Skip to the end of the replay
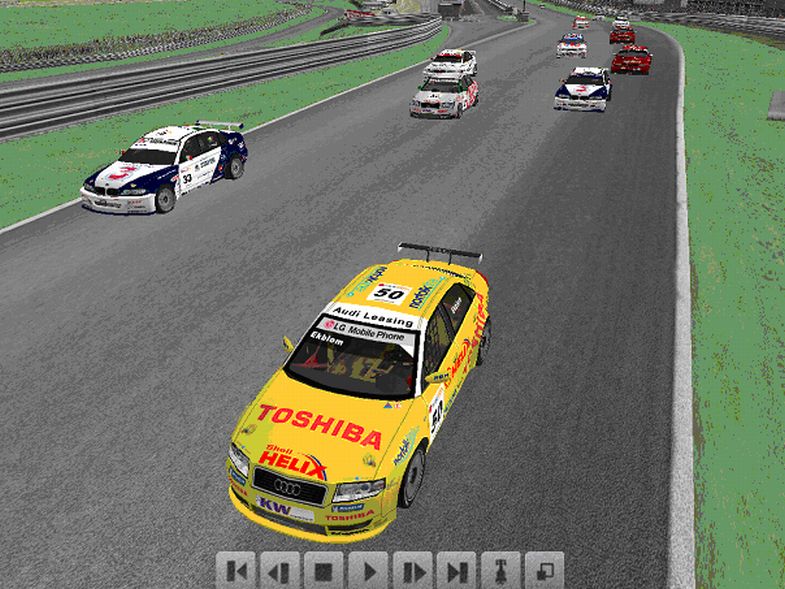The width and height of the screenshot is (785, 589). pos(457,571)
